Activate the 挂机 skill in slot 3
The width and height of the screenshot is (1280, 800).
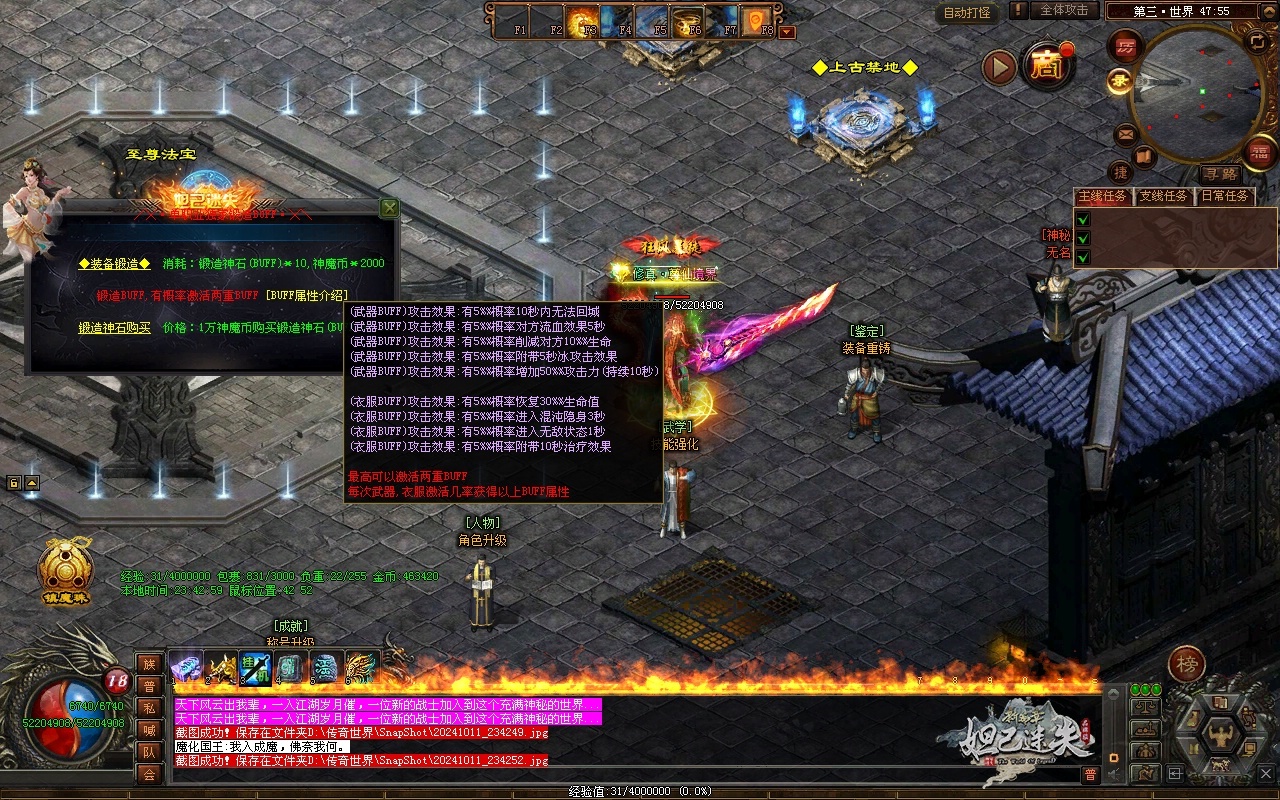pos(255,667)
